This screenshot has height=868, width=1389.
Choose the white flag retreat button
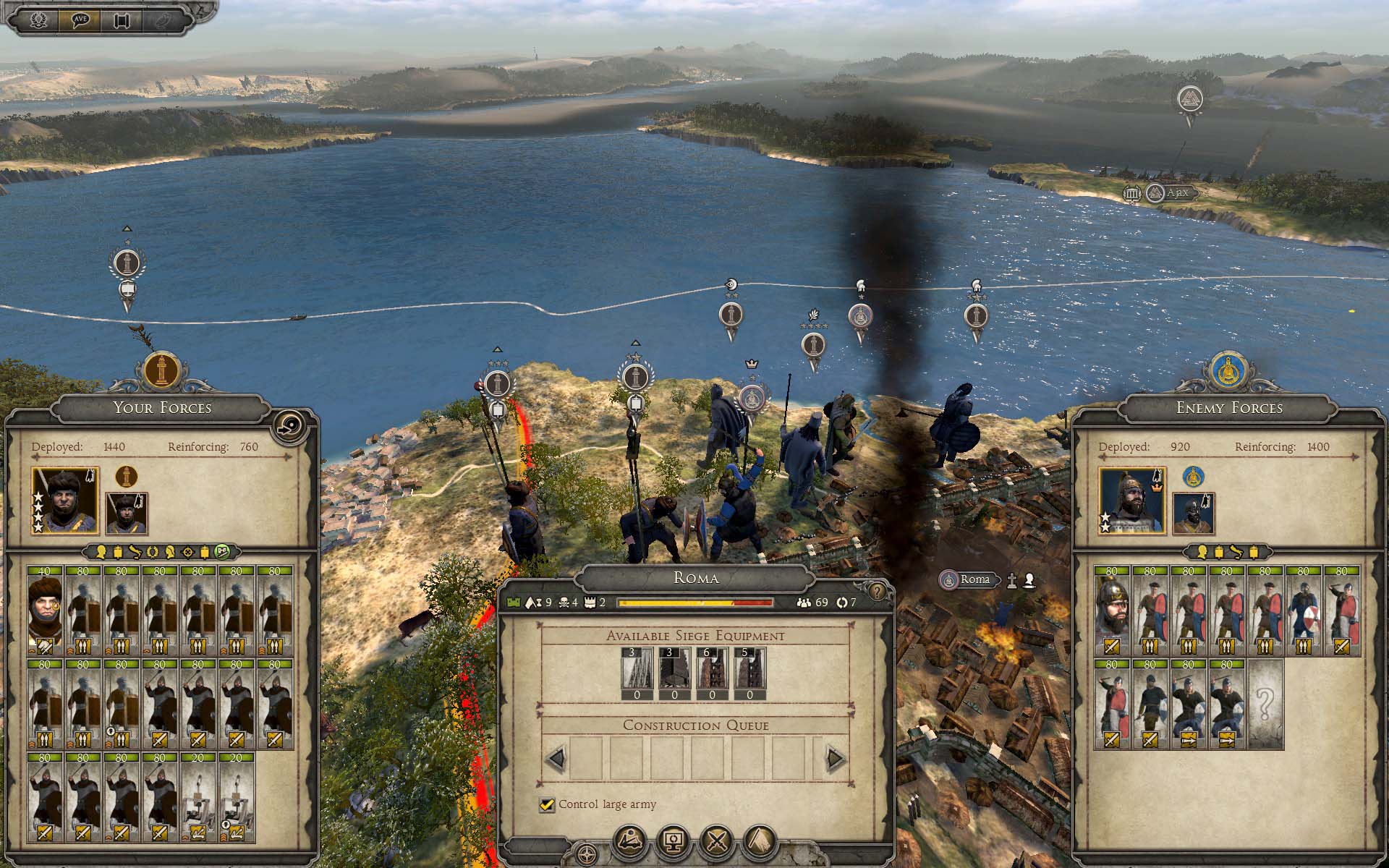760,842
